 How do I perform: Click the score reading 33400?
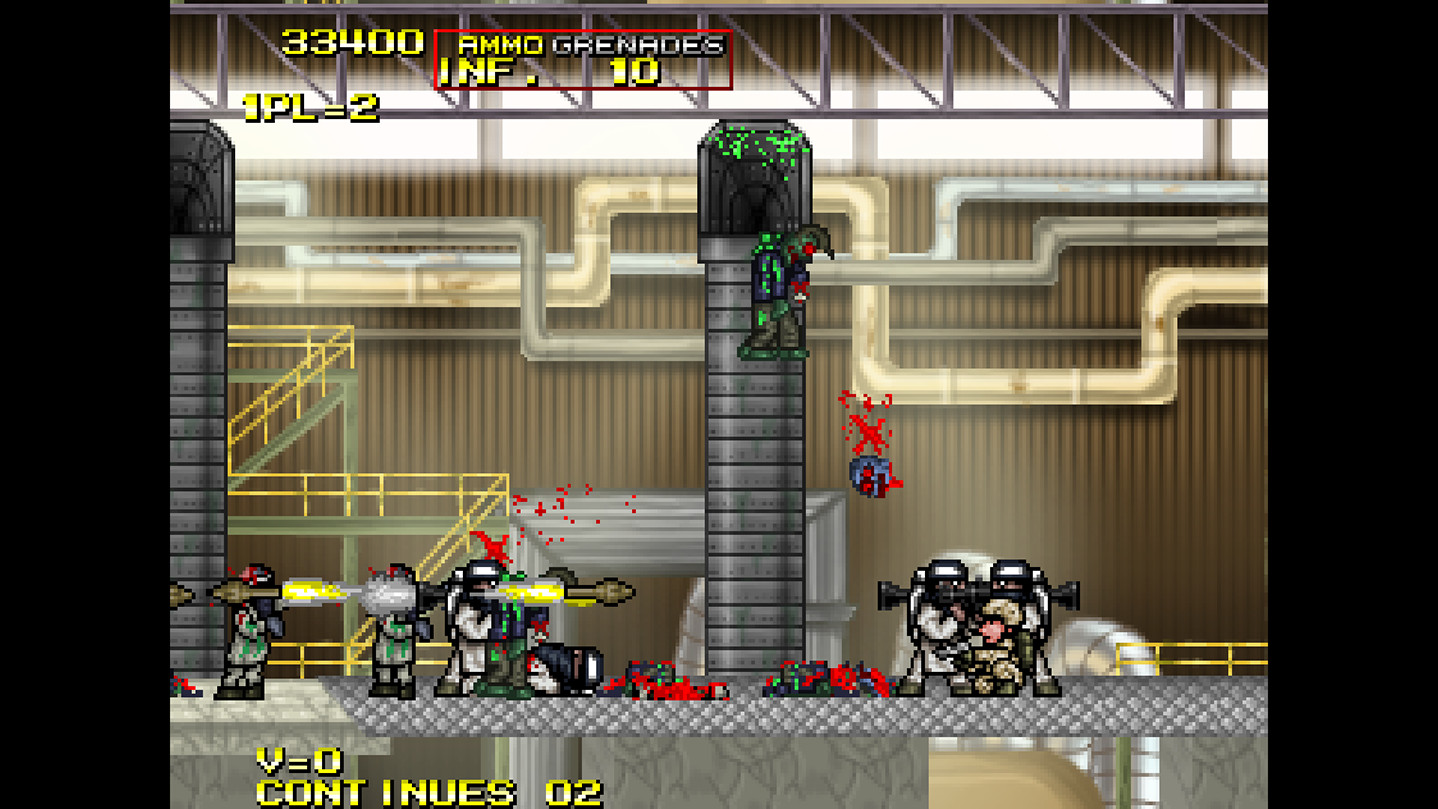[x=352, y=42]
